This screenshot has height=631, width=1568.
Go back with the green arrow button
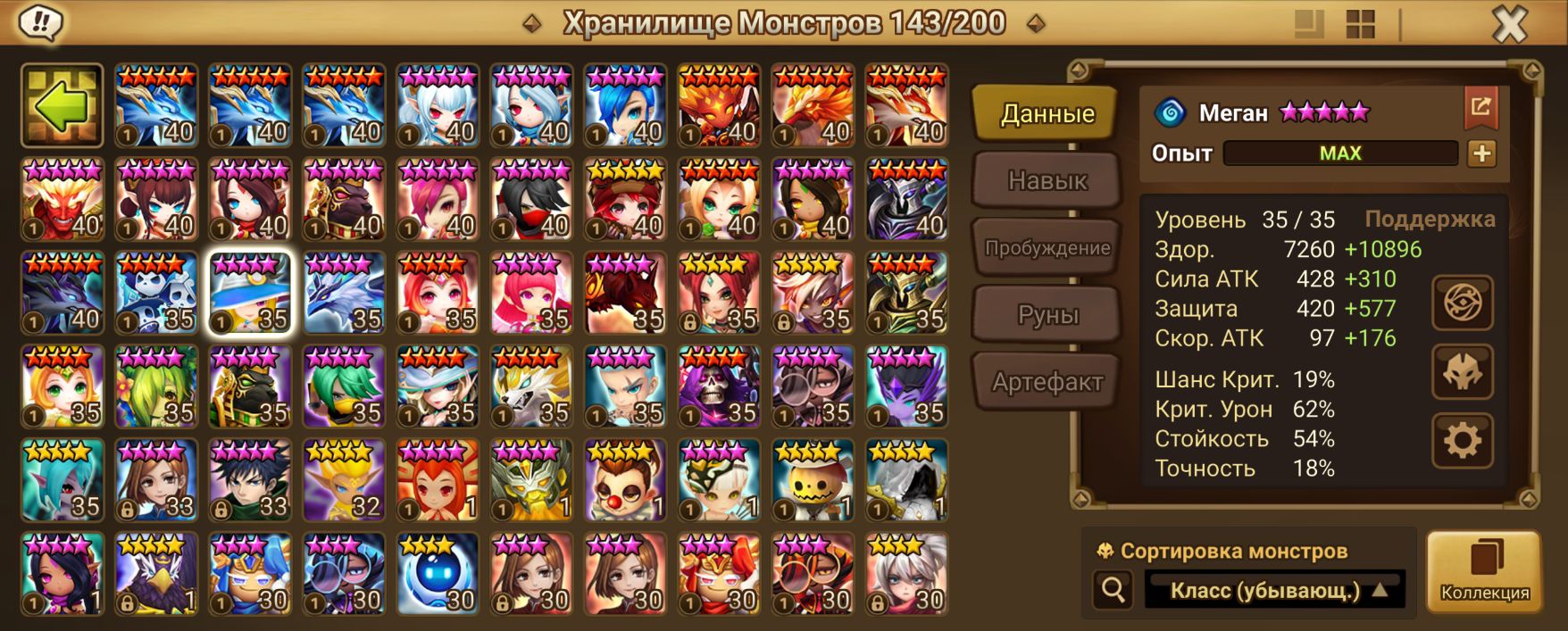[62, 105]
